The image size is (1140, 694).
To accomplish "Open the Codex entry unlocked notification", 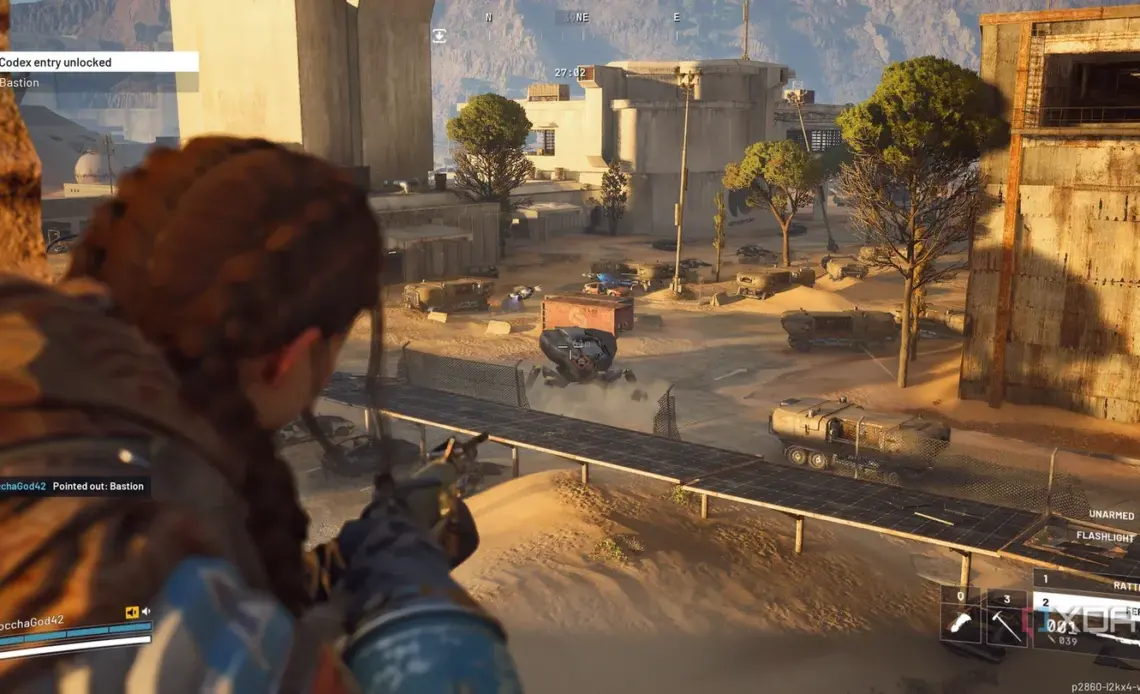I will [98, 62].
